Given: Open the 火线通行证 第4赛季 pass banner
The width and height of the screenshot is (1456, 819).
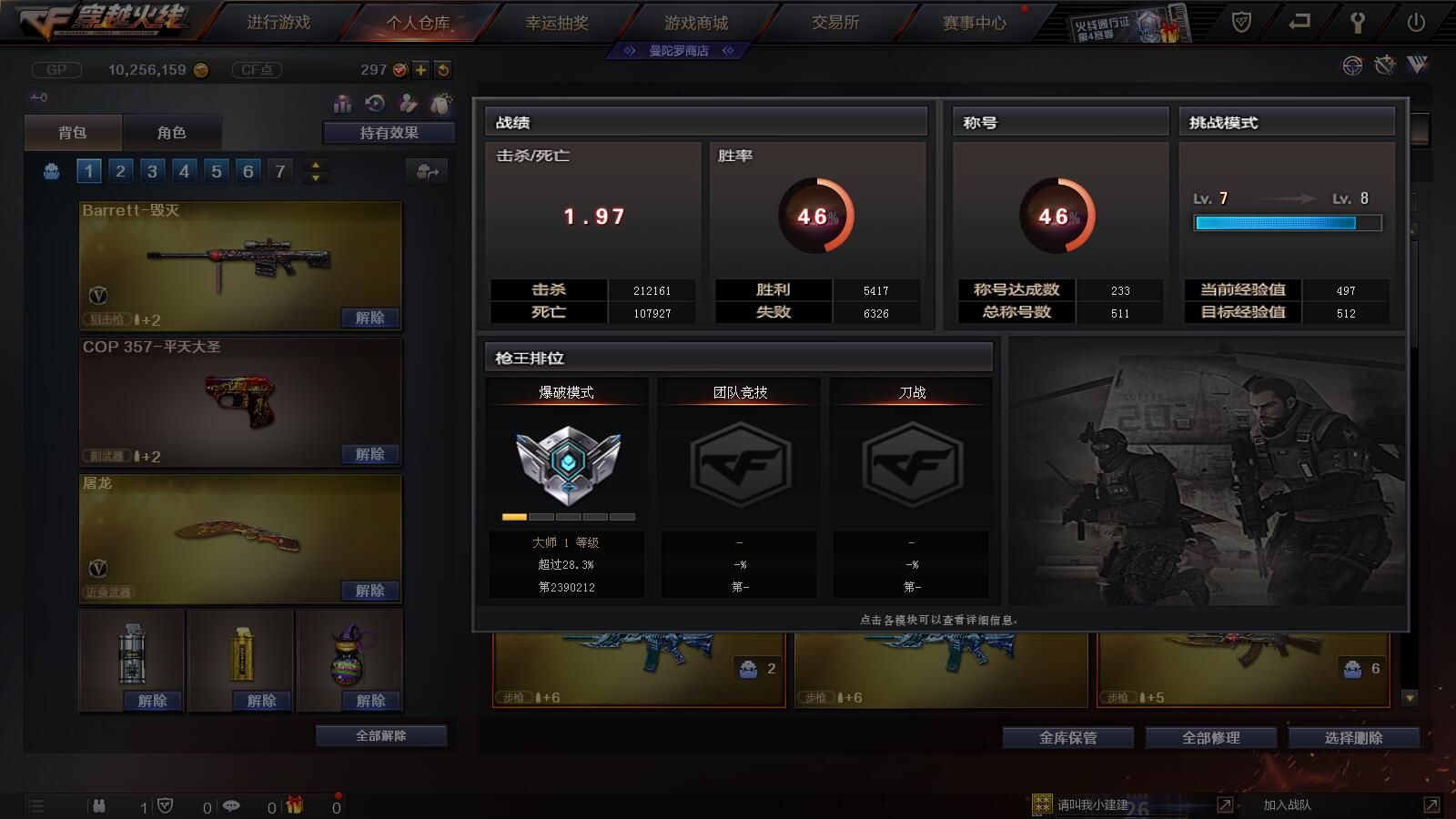Looking at the screenshot, I should pyautogui.click(x=1128, y=23).
